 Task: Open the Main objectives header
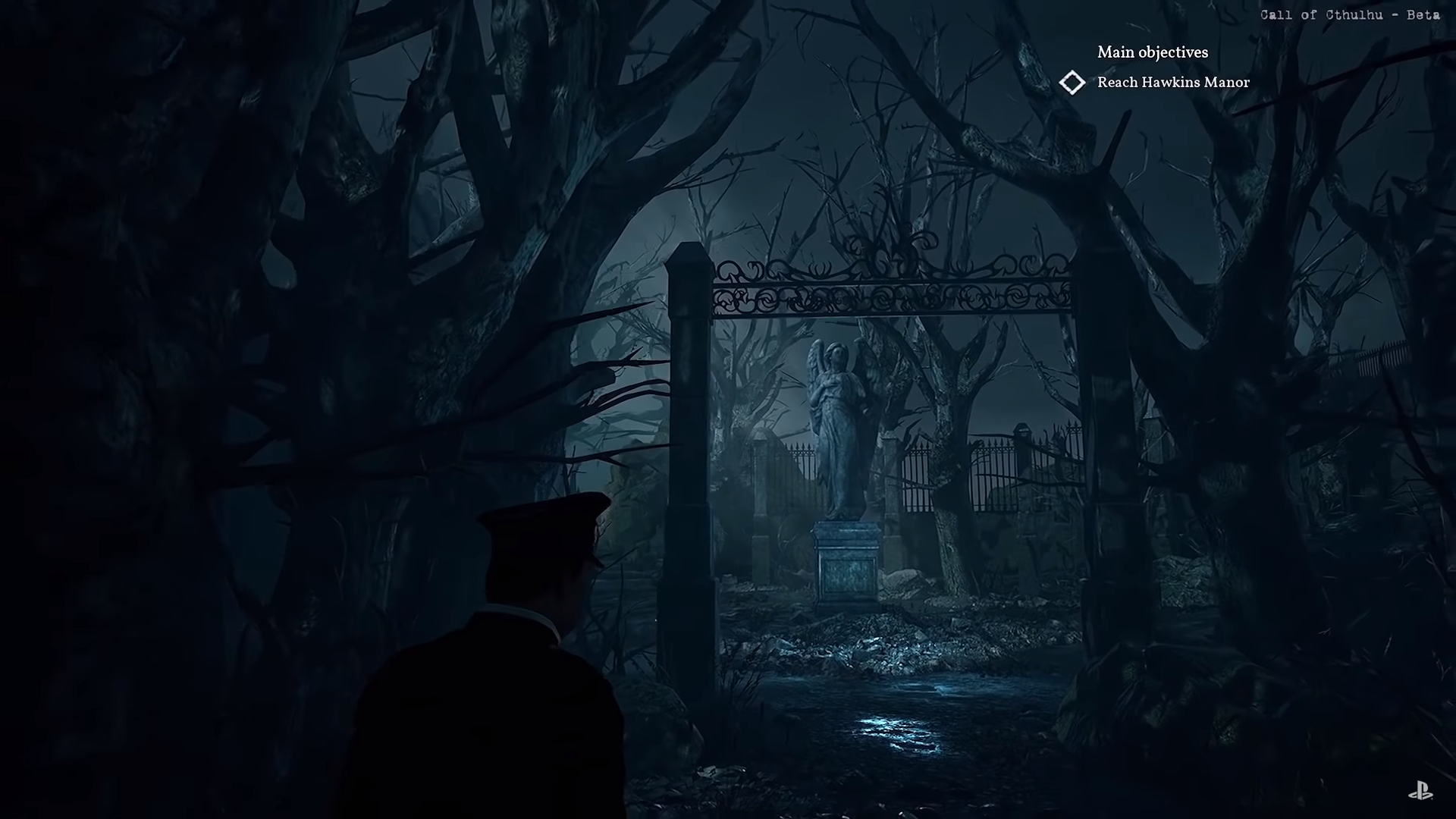click(1152, 52)
